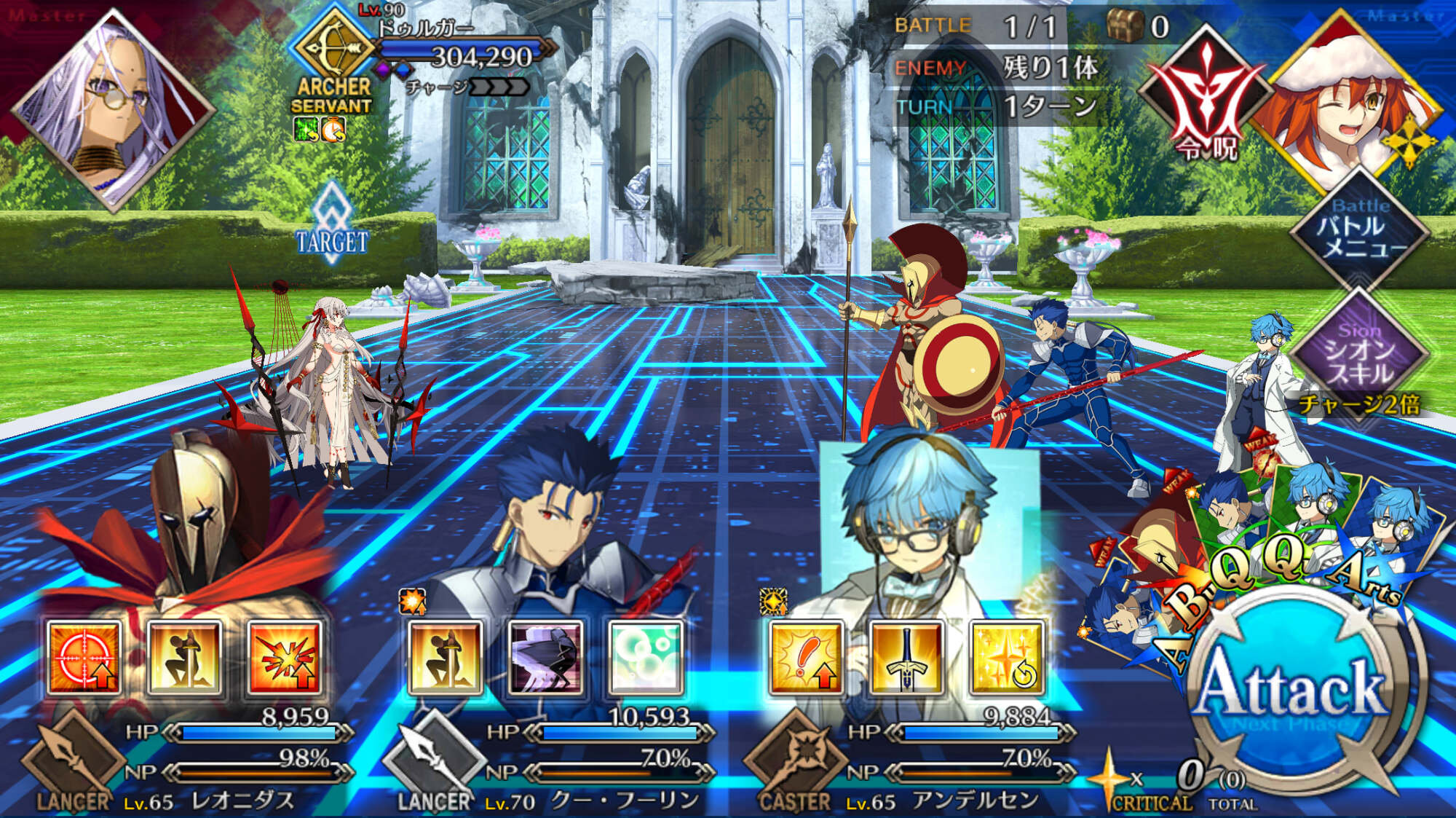Activate Cu Chulainn's dark dodge skill

(x=545, y=658)
